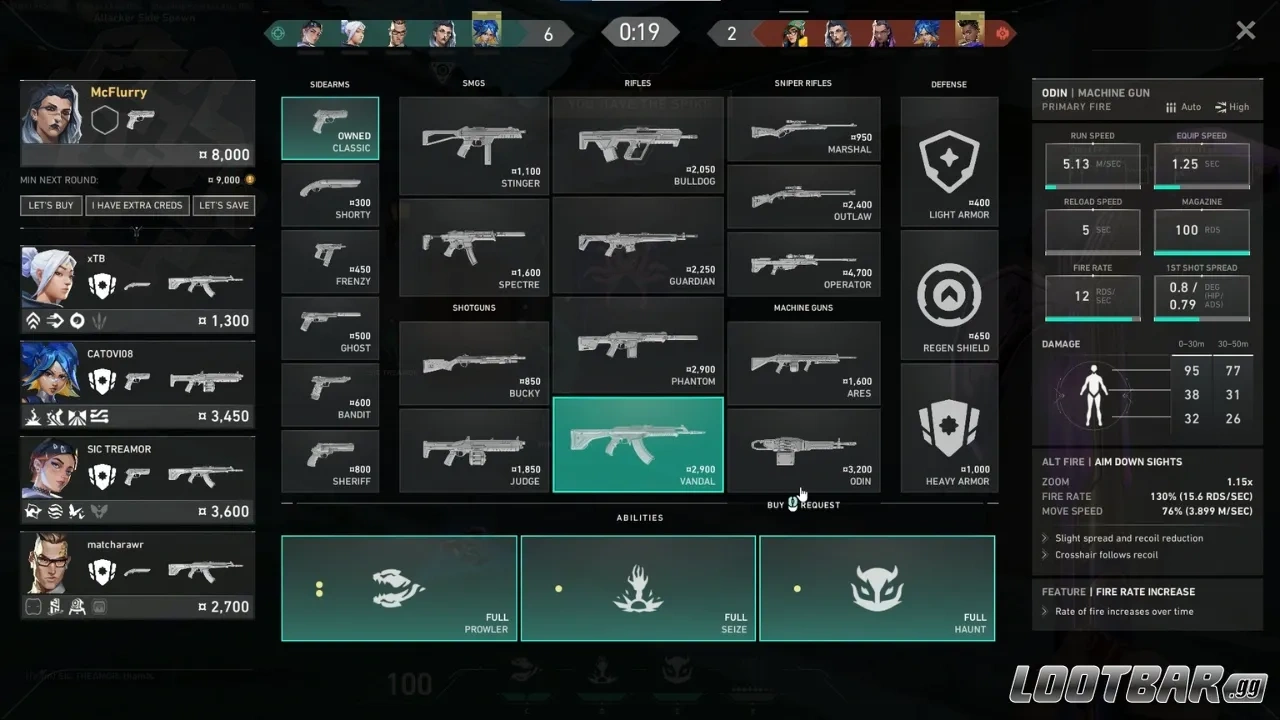This screenshot has width=1280, height=720.
Task: Select the Haunt ability tile
Action: pyautogui.click(x=877, y=588)
